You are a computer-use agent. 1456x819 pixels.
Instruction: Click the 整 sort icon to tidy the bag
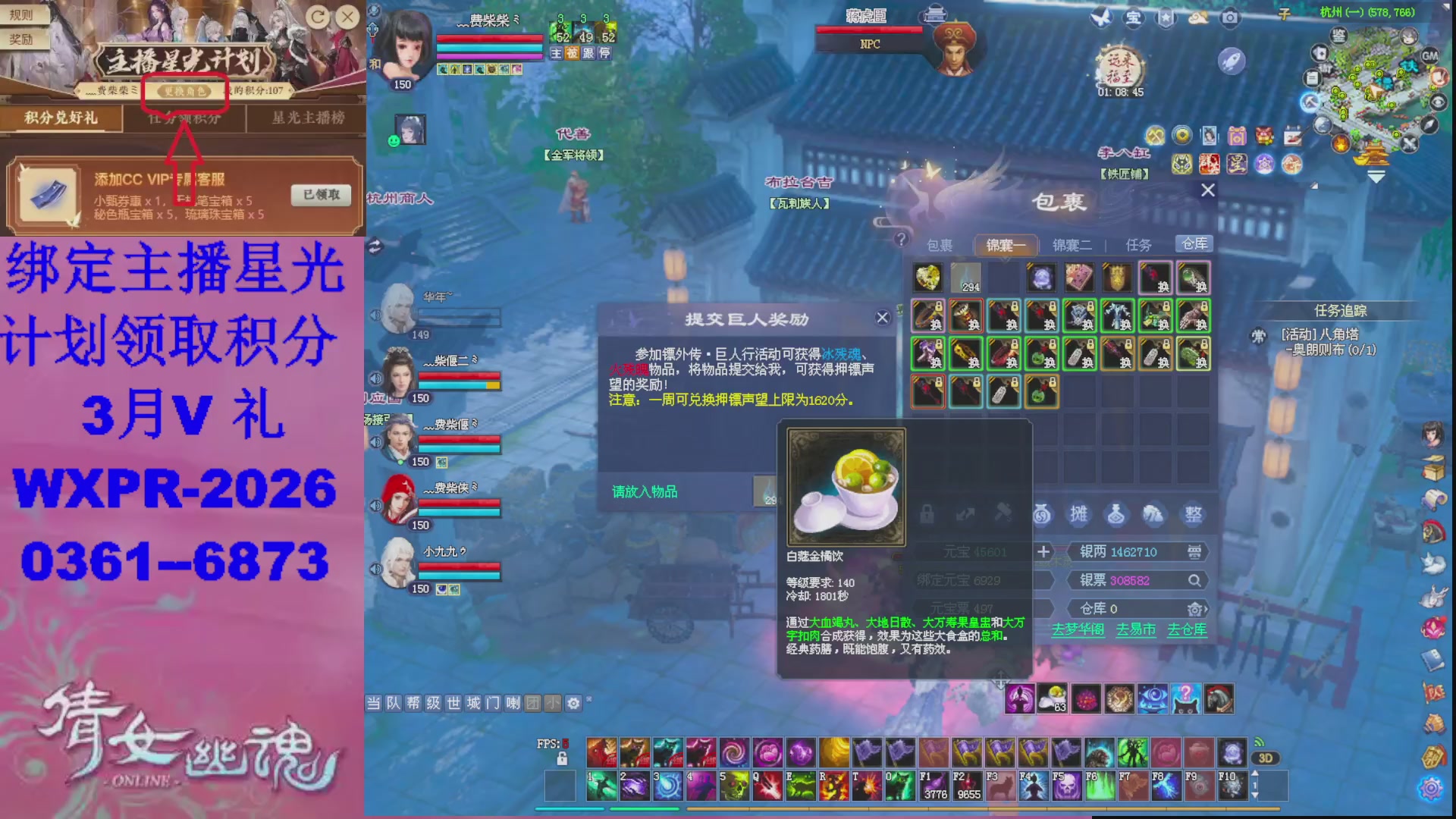click(1193, 513)
